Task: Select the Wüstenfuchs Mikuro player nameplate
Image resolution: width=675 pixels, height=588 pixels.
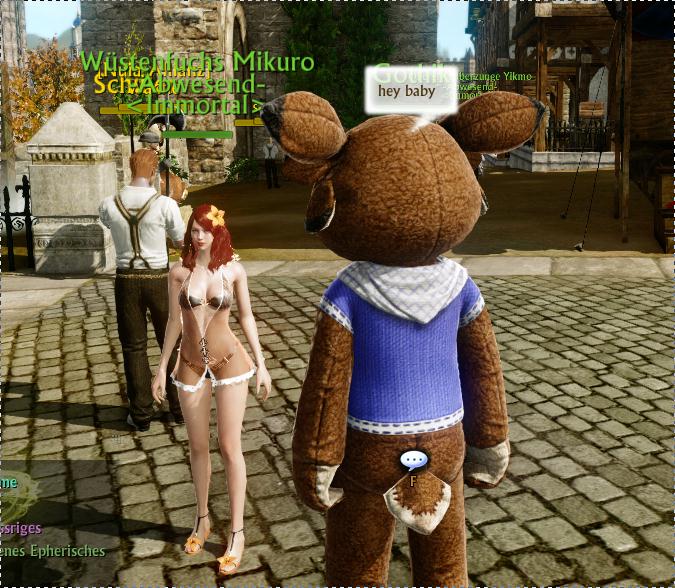Action: [197, 62]
